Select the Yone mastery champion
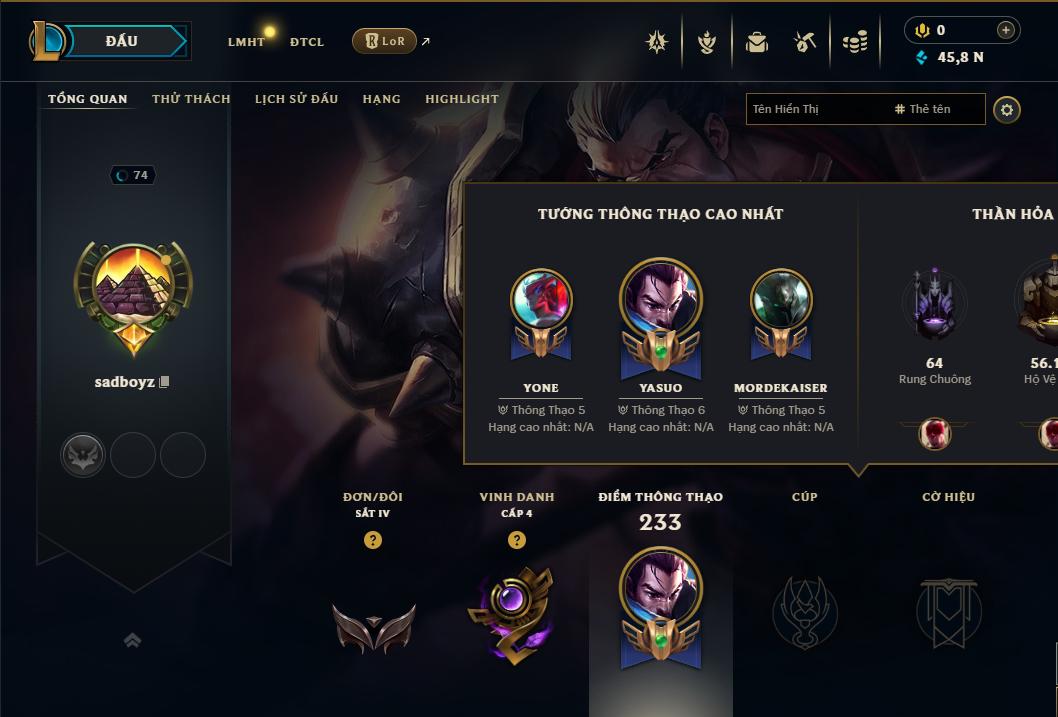 coord(541,300)
